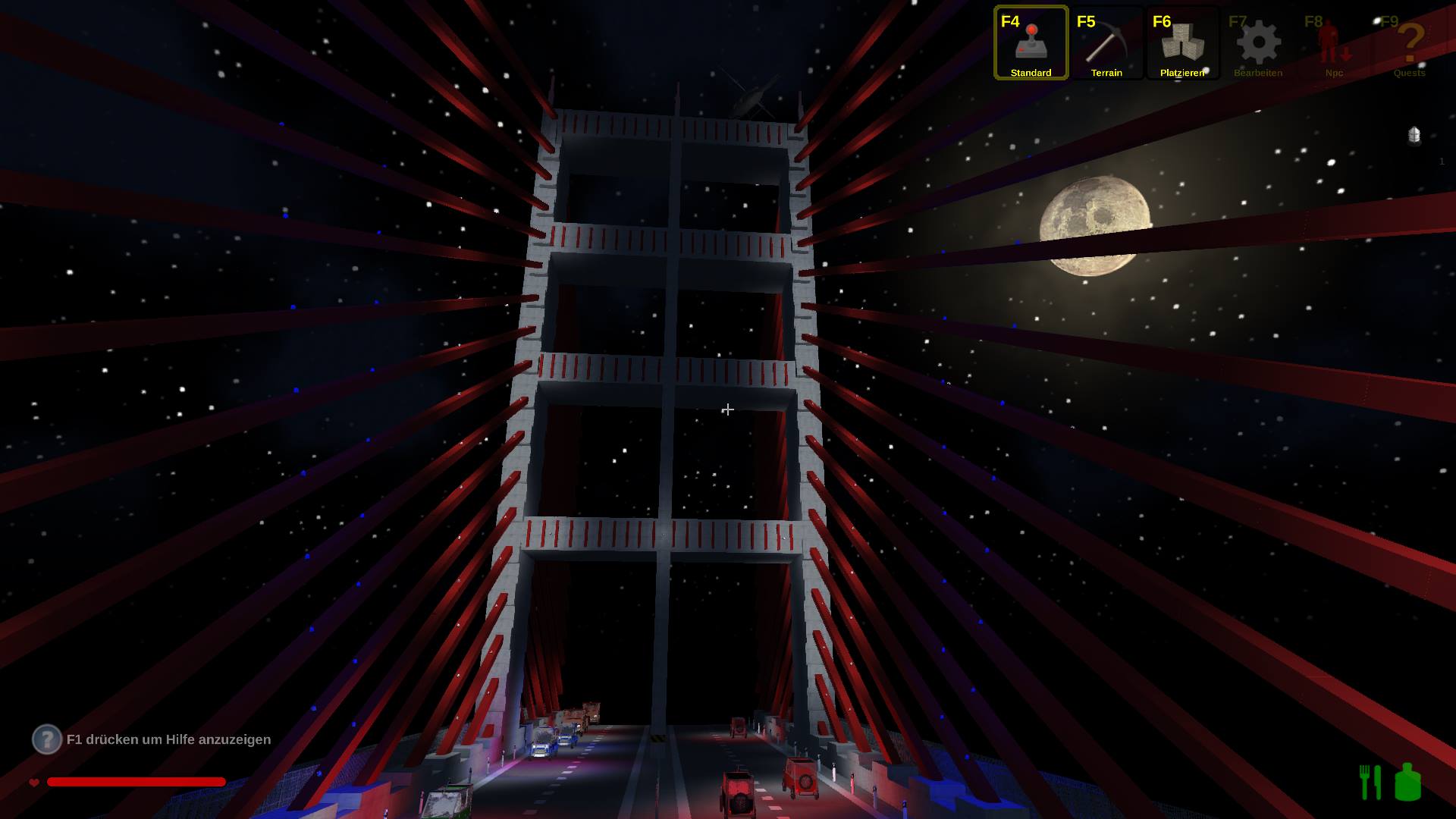Activate the Npc mode icon

[x=1334, y=43]
